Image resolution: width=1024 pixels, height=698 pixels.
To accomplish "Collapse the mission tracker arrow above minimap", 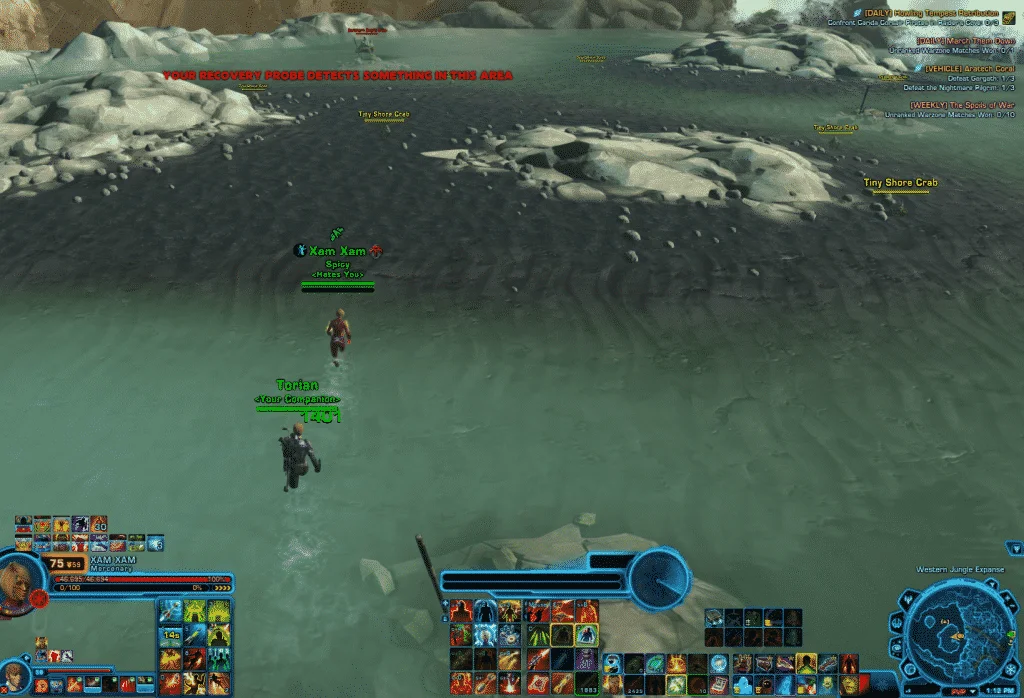I will (x=1015, y=548).
